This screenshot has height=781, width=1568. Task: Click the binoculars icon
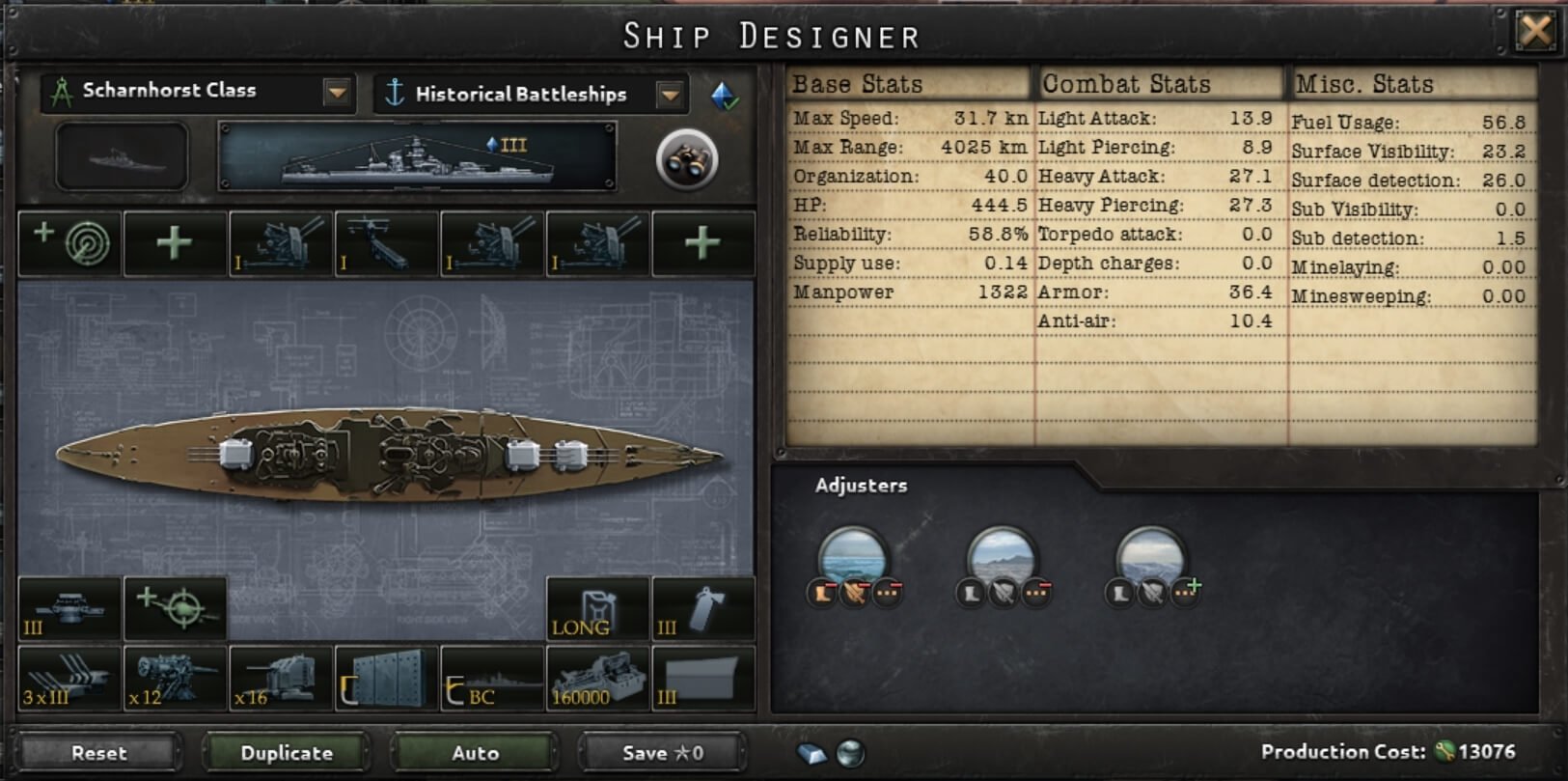[686, 159]
